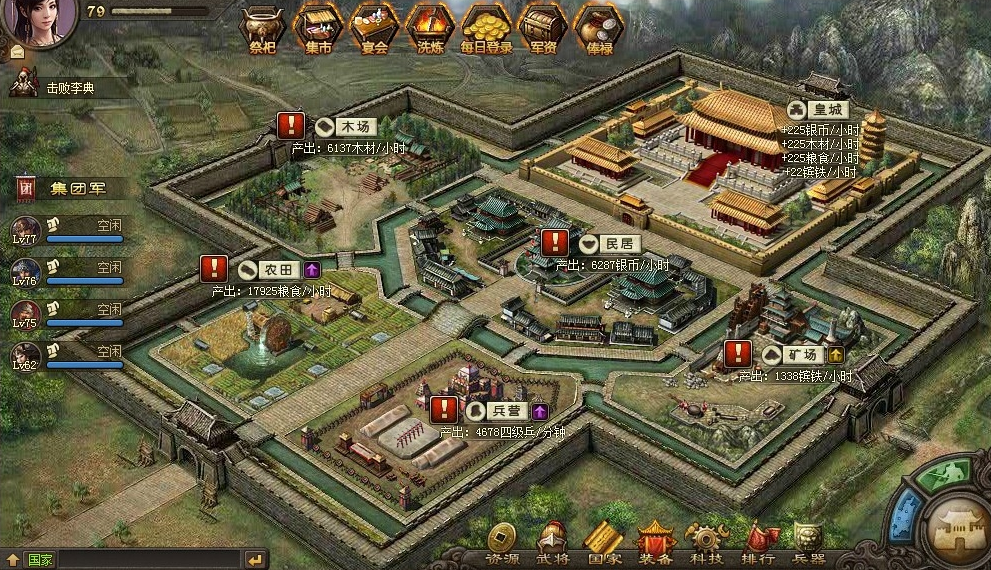Open the 军资 military supplies chest

(x=543, y=28)
